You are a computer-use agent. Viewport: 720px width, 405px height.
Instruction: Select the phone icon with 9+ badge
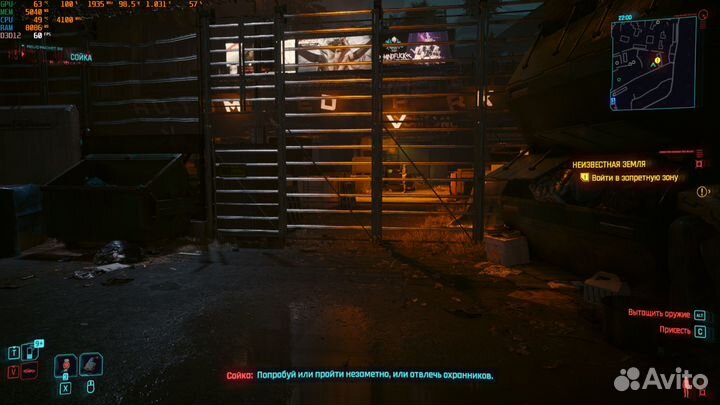click(x=27, y=351)
